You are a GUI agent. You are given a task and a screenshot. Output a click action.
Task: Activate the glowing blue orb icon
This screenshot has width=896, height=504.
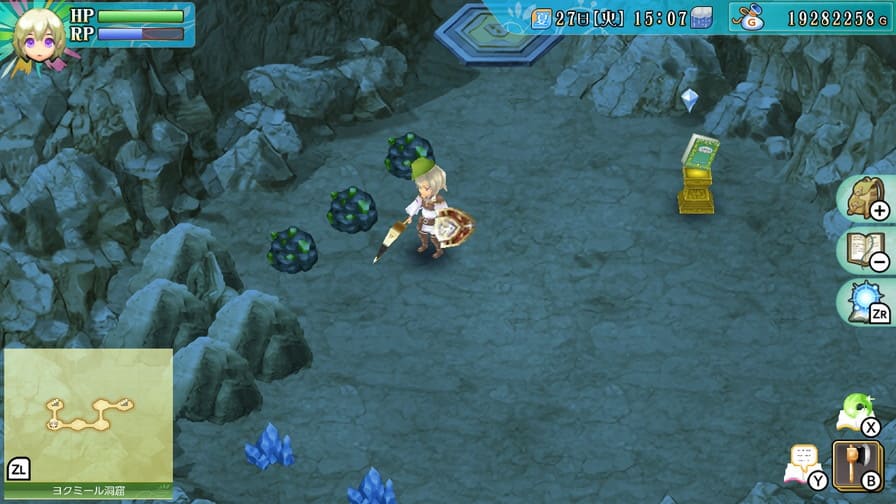tap(864, 302)
